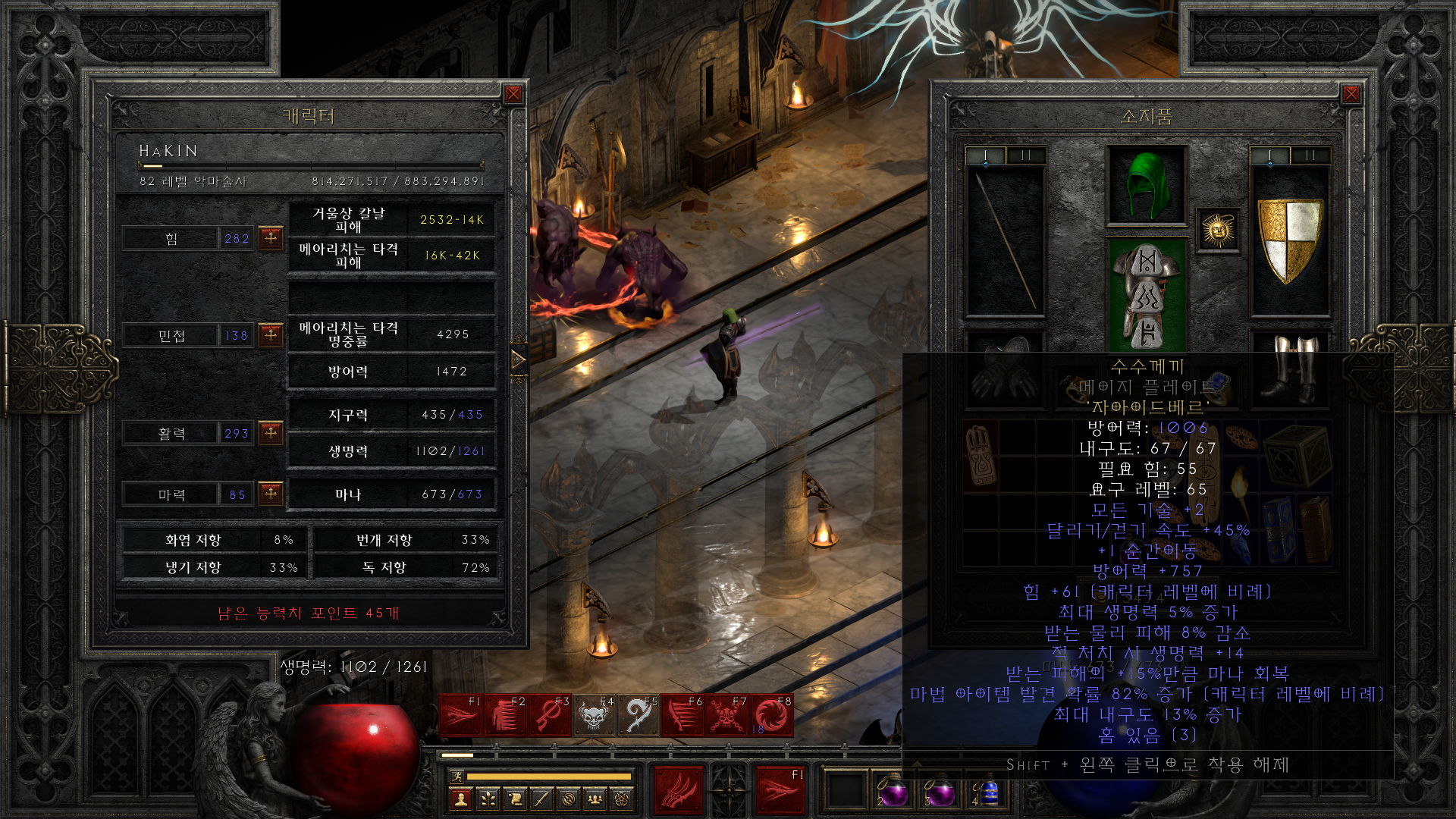Toggle the run/walk button
Viewport: 1456px width, 819px height.
(x=457, y=776)
